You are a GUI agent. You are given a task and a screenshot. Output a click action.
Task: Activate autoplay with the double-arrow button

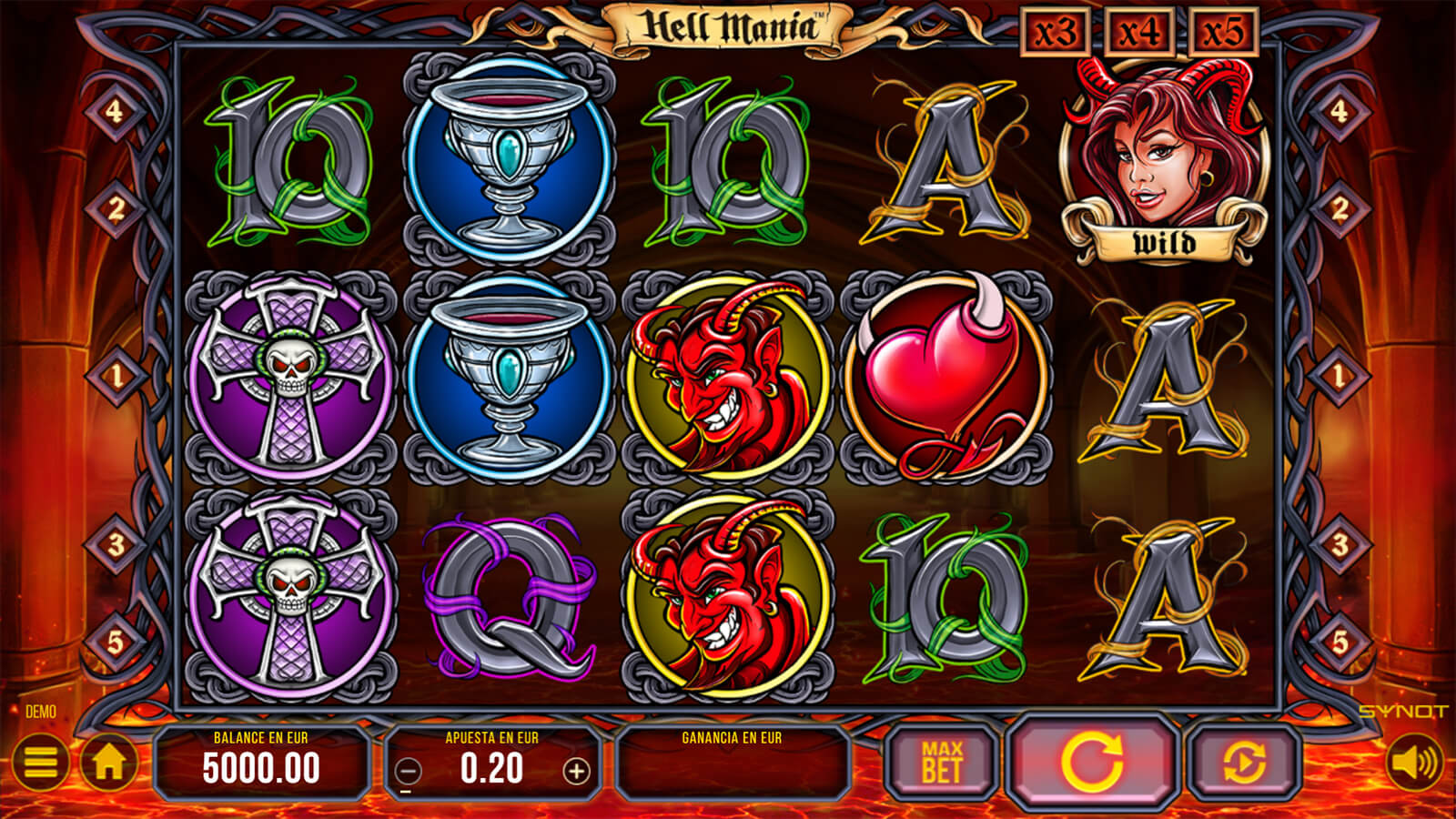pyautogui.click(x=1243, y=763)
